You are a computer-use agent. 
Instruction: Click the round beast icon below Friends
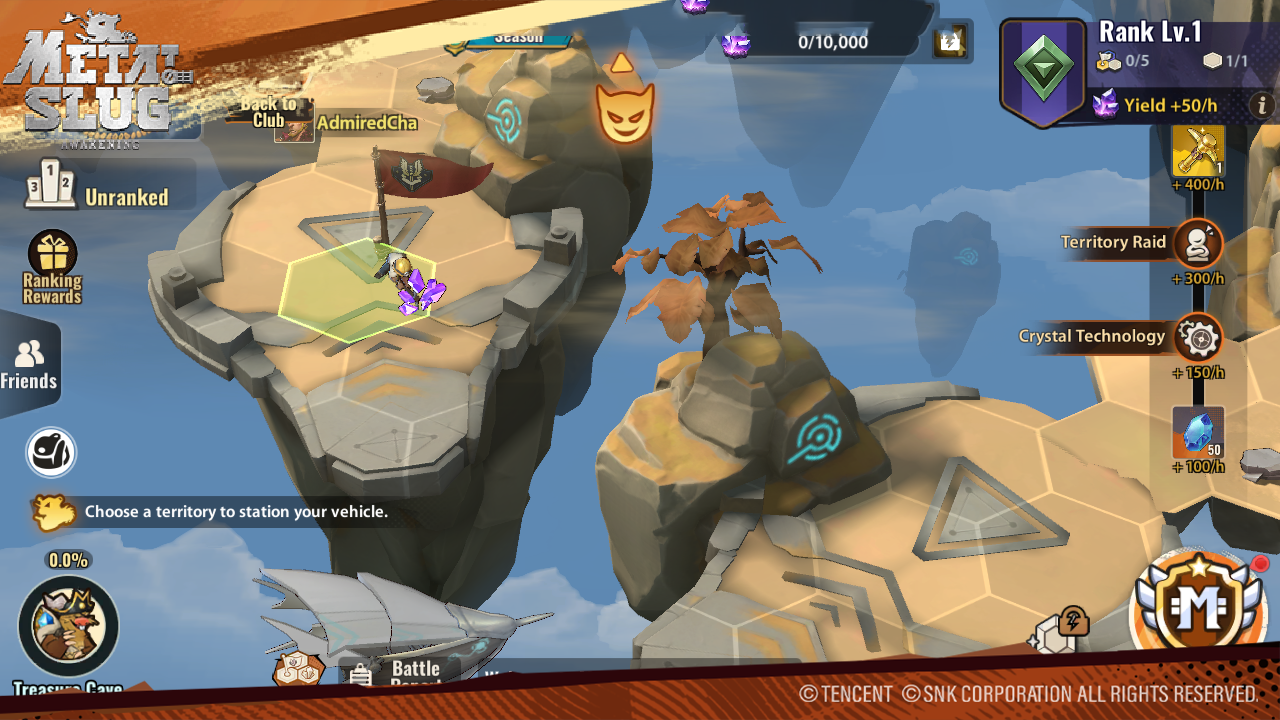[51, 452]
